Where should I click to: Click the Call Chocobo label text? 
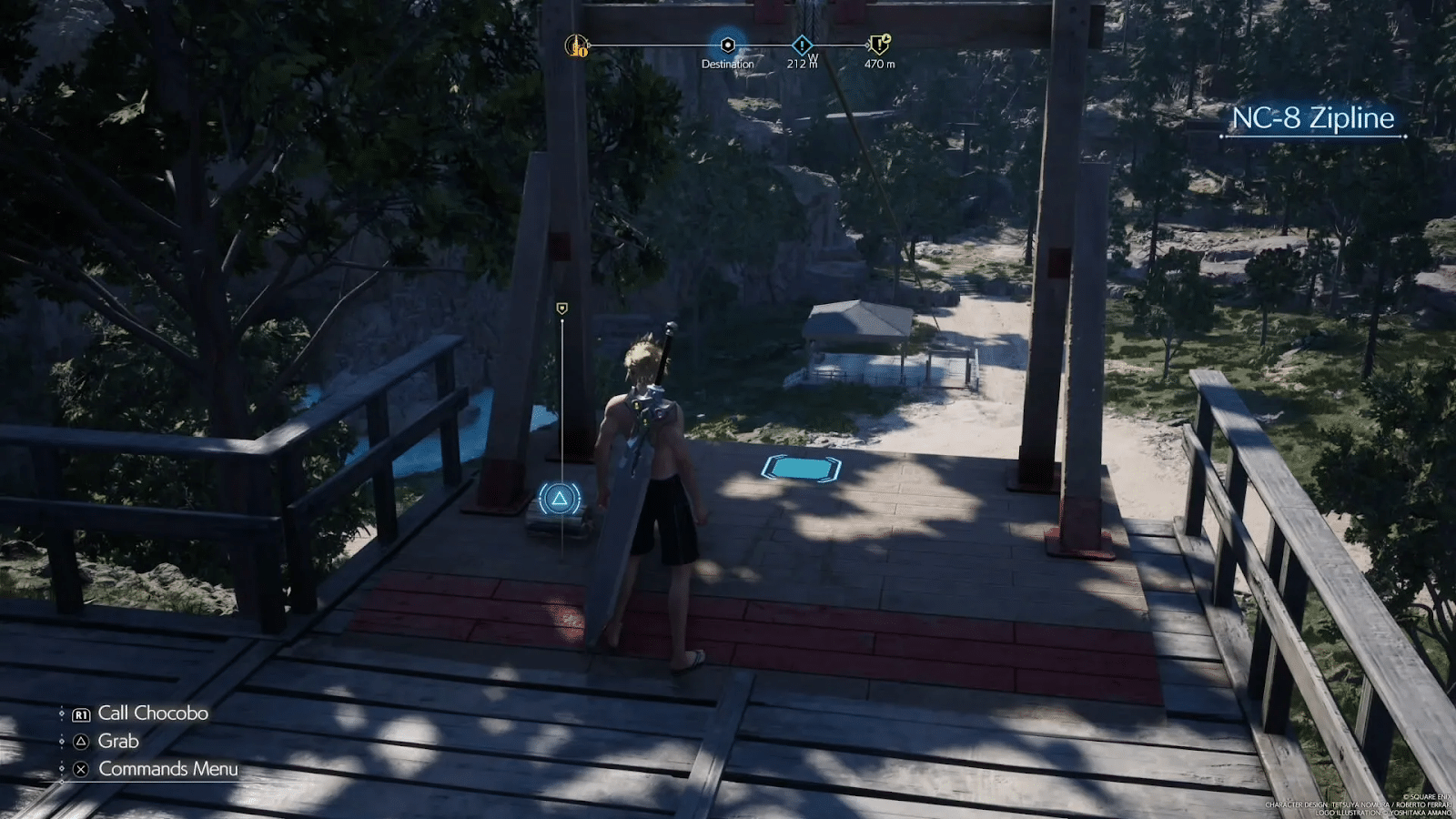click(153, 713)
